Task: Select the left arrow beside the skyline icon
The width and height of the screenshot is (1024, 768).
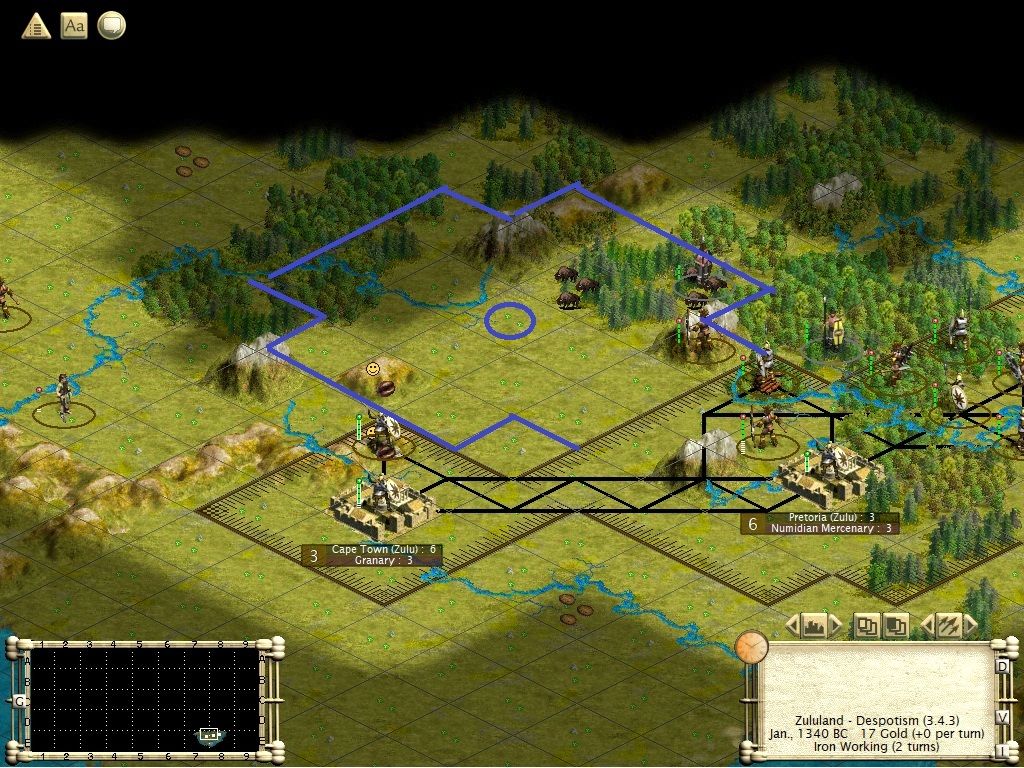Action: [x=792, y=626]
